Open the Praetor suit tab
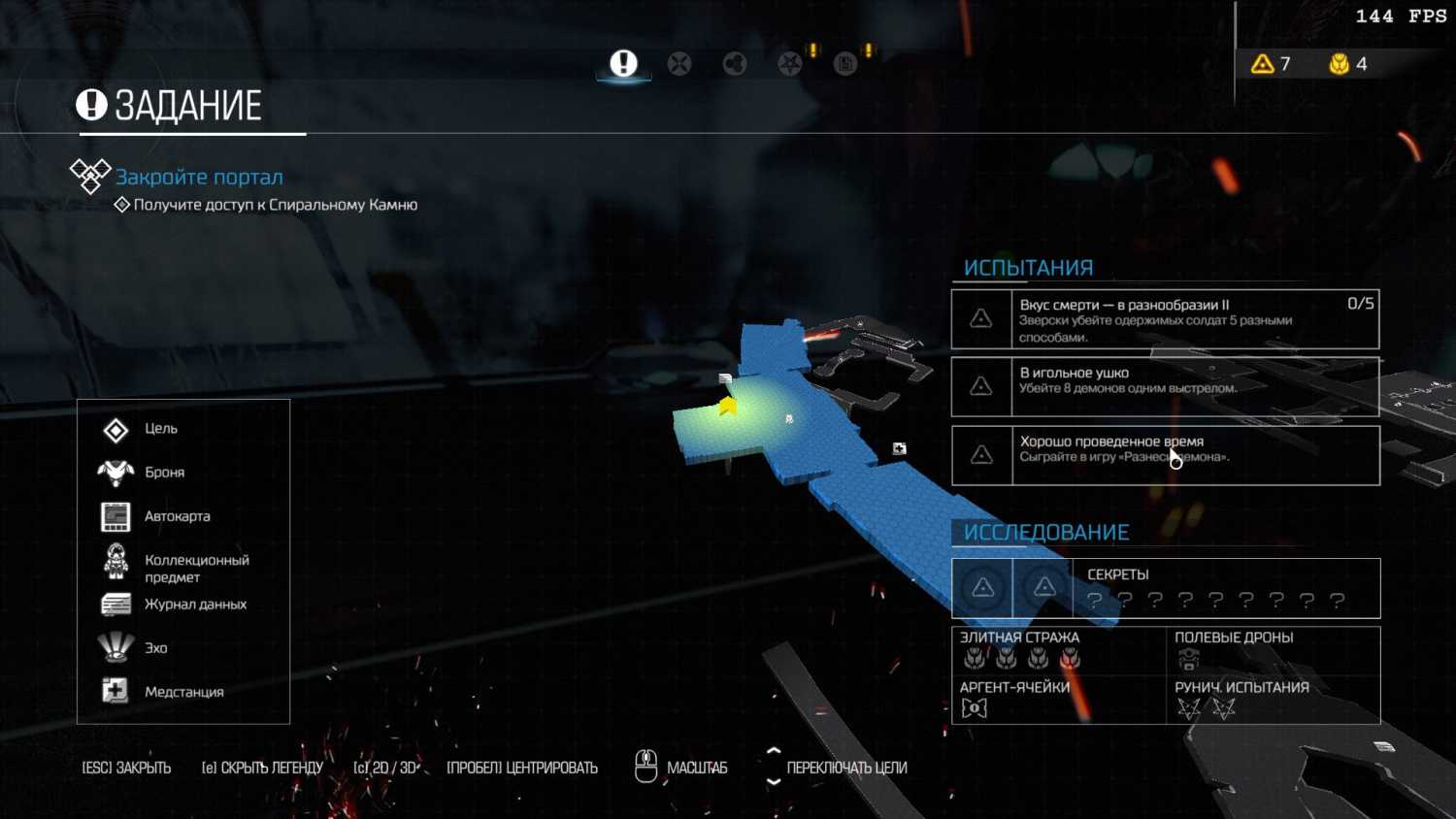The height and width of the screenshot is (819, 1456). [x=735, y=64]
